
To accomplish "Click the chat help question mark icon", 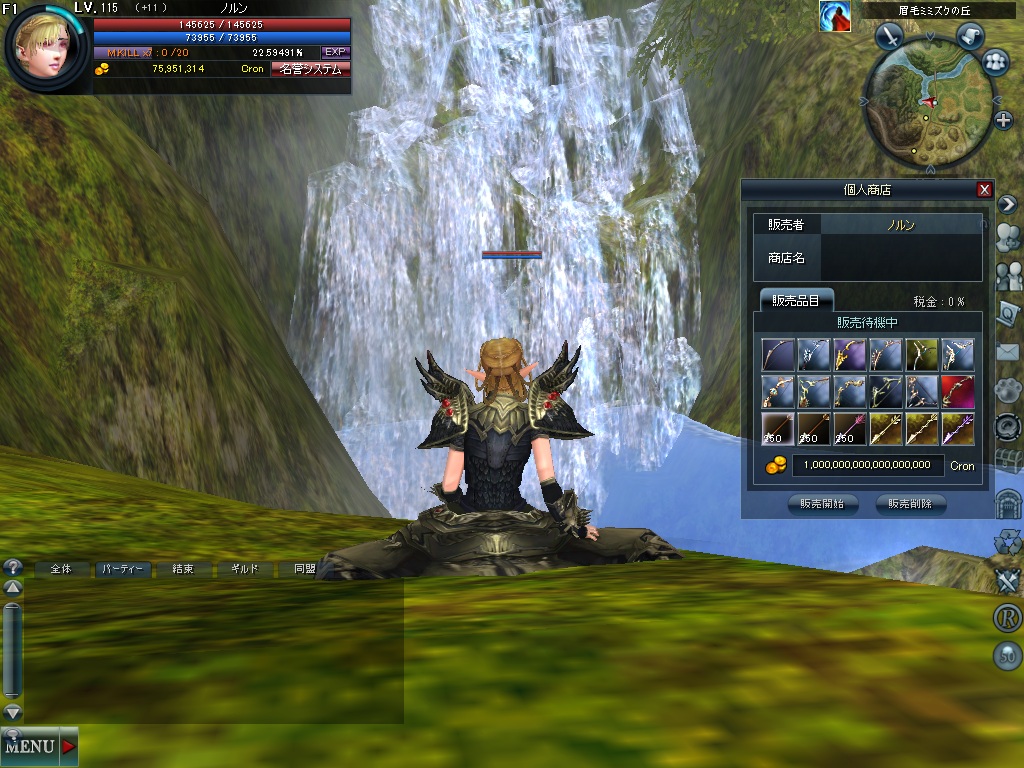I will click(13, 567).
